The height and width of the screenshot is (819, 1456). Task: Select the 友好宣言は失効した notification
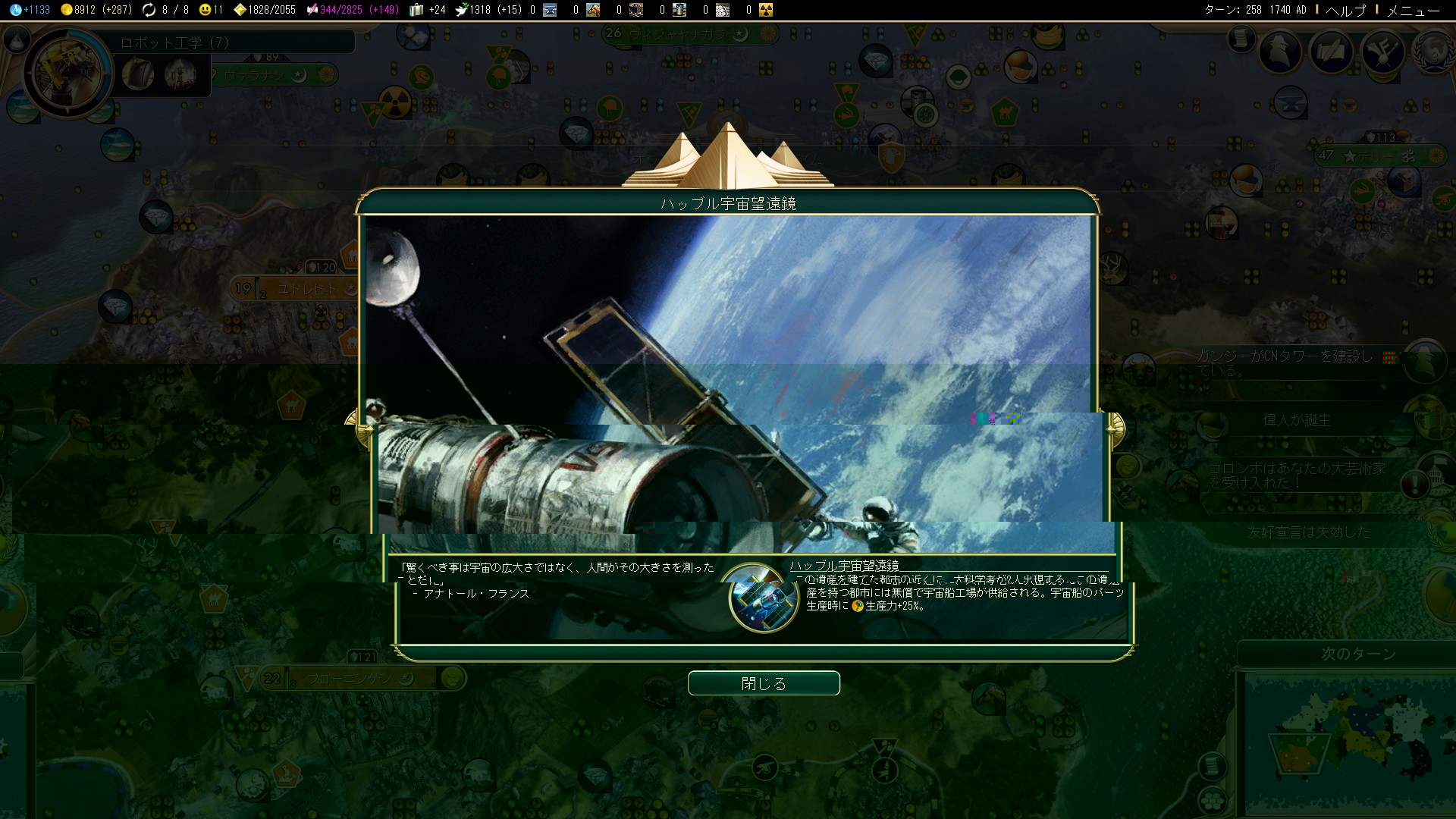[x=1309, y=532]
